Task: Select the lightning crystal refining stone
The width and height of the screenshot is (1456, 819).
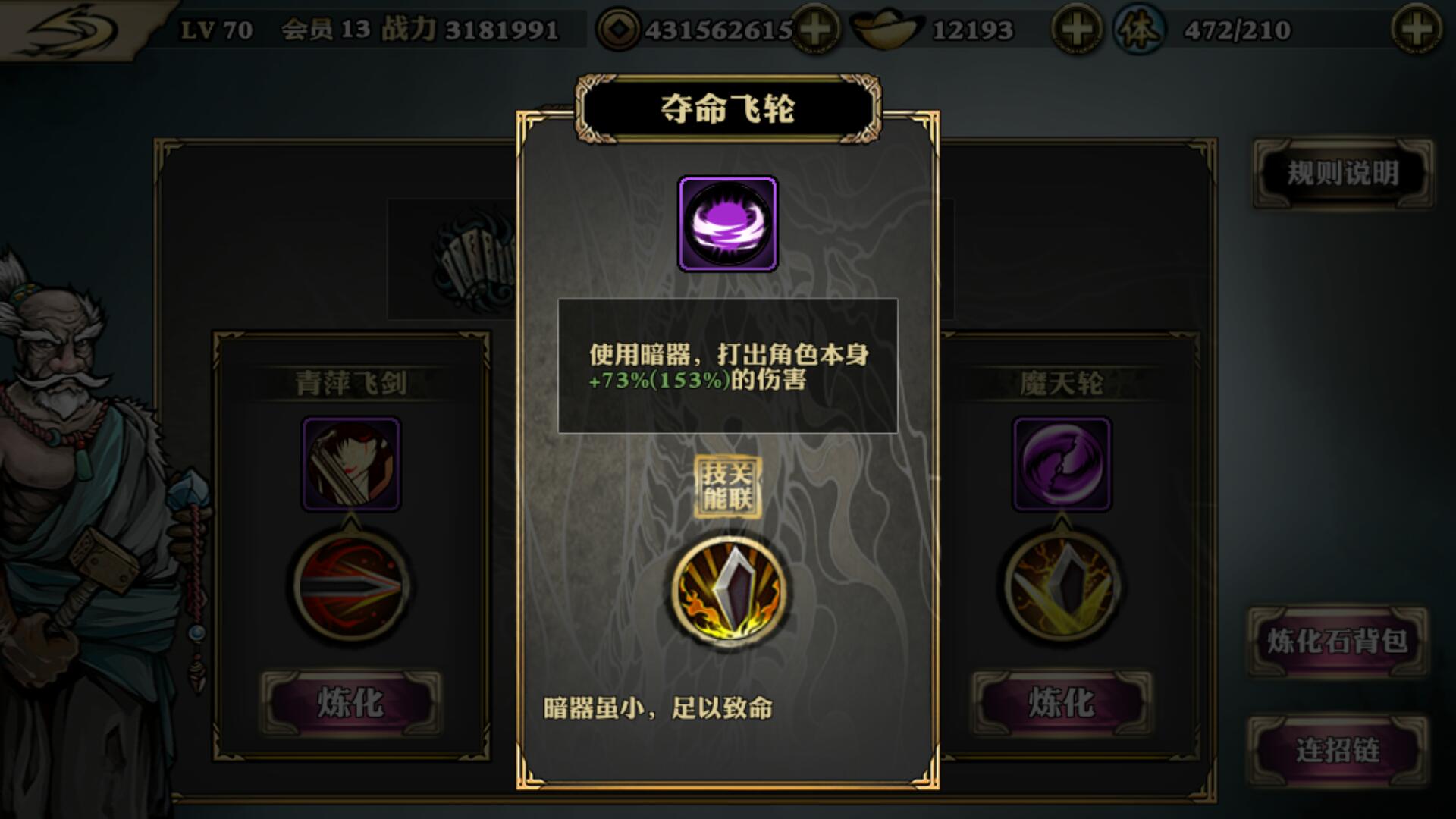Action: (x=1062, y=585)
